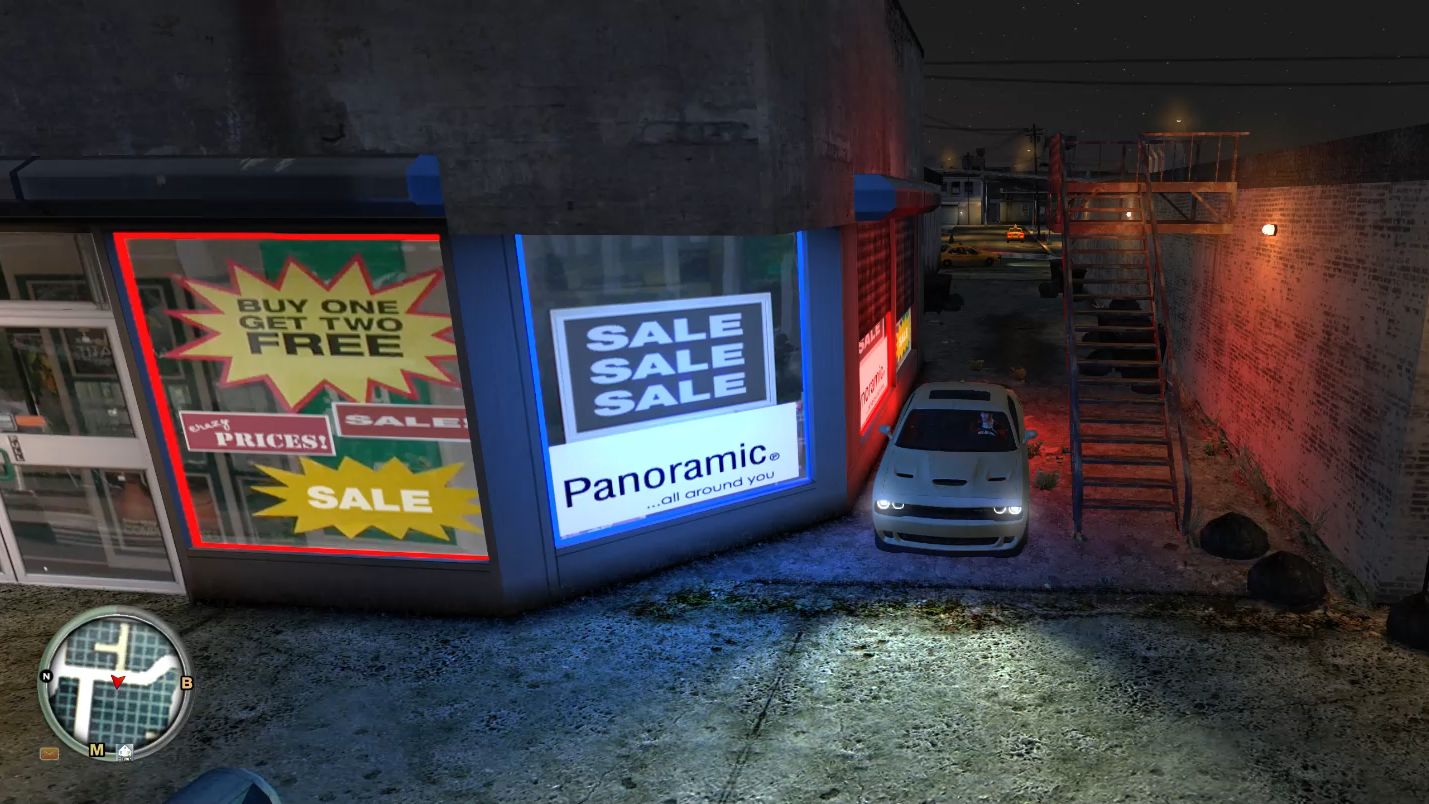This screenshot has width=1429, height=804.
Task: Open the orange envelope message icon
Action: click(49, 753)
